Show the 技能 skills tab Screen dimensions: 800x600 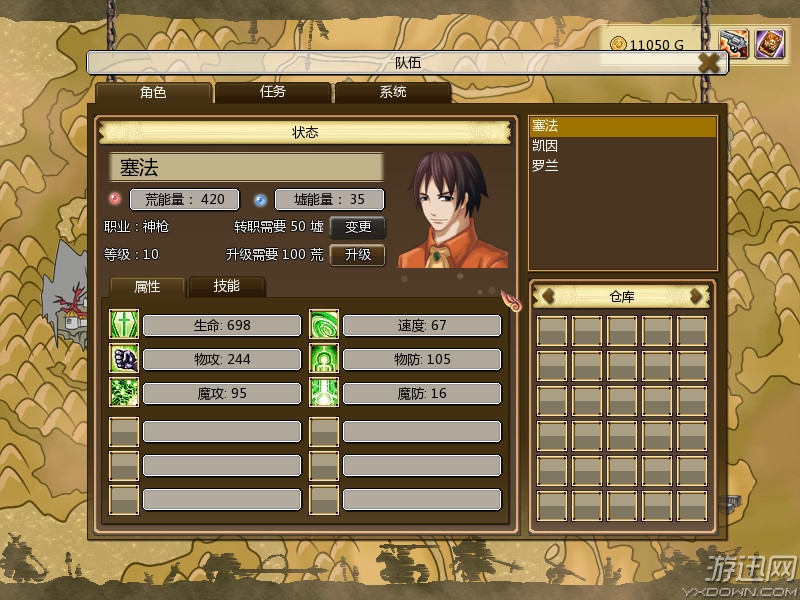click(227, 286)
